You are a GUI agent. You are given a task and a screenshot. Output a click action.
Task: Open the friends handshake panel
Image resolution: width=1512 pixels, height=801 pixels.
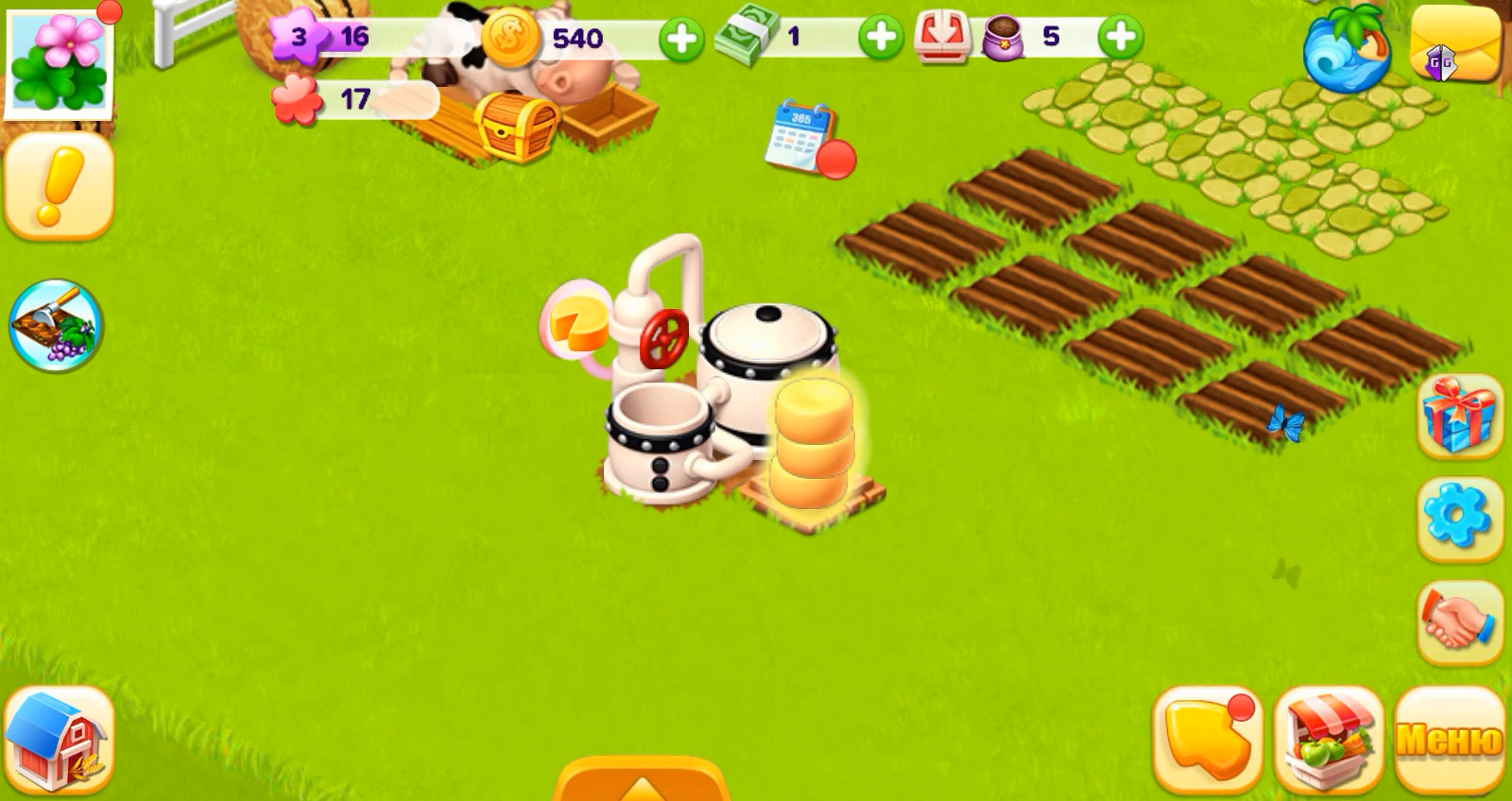[1459, 616]
